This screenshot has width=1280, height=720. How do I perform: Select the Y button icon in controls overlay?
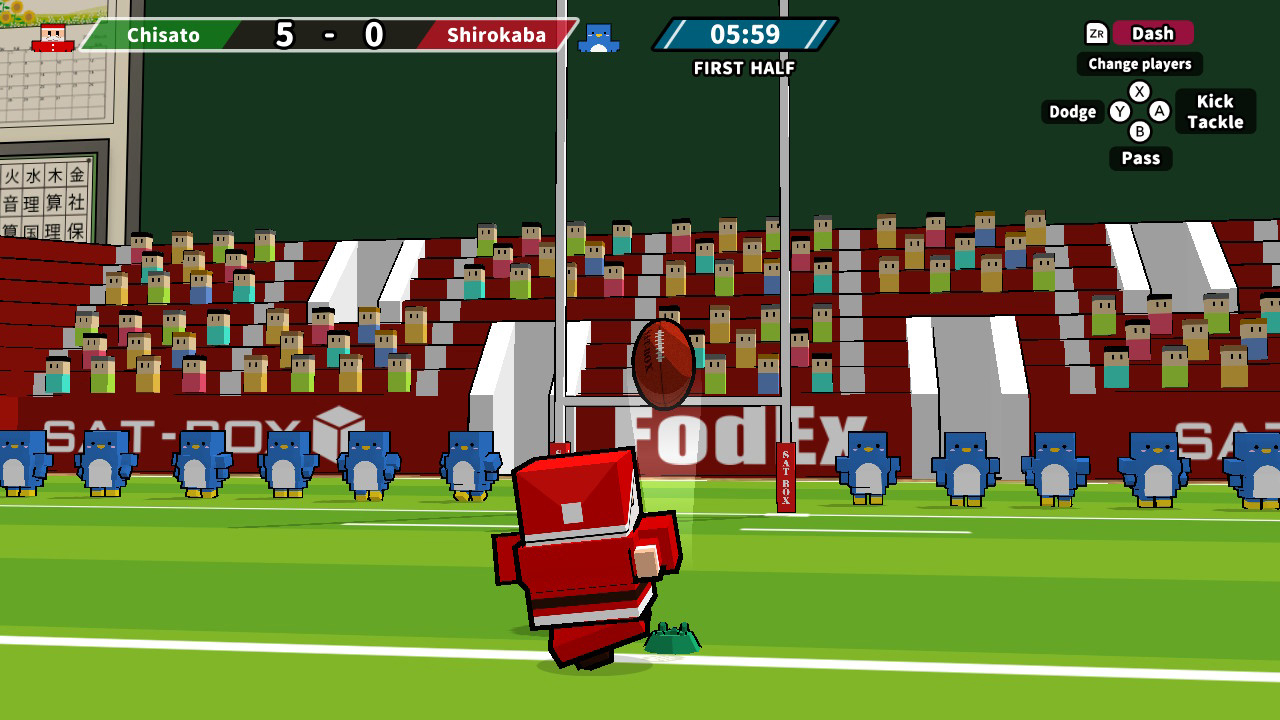(x=1120, y=111)
